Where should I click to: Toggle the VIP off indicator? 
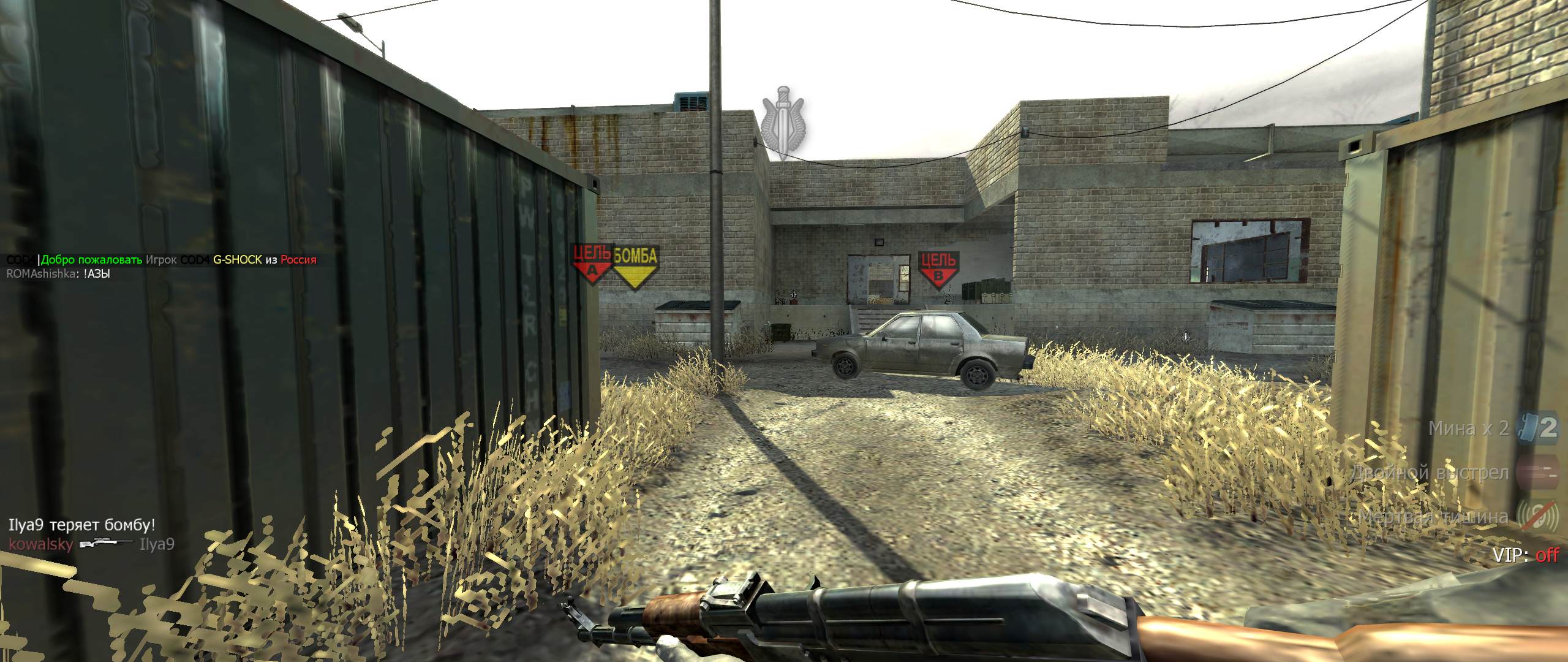[1525, 555]
